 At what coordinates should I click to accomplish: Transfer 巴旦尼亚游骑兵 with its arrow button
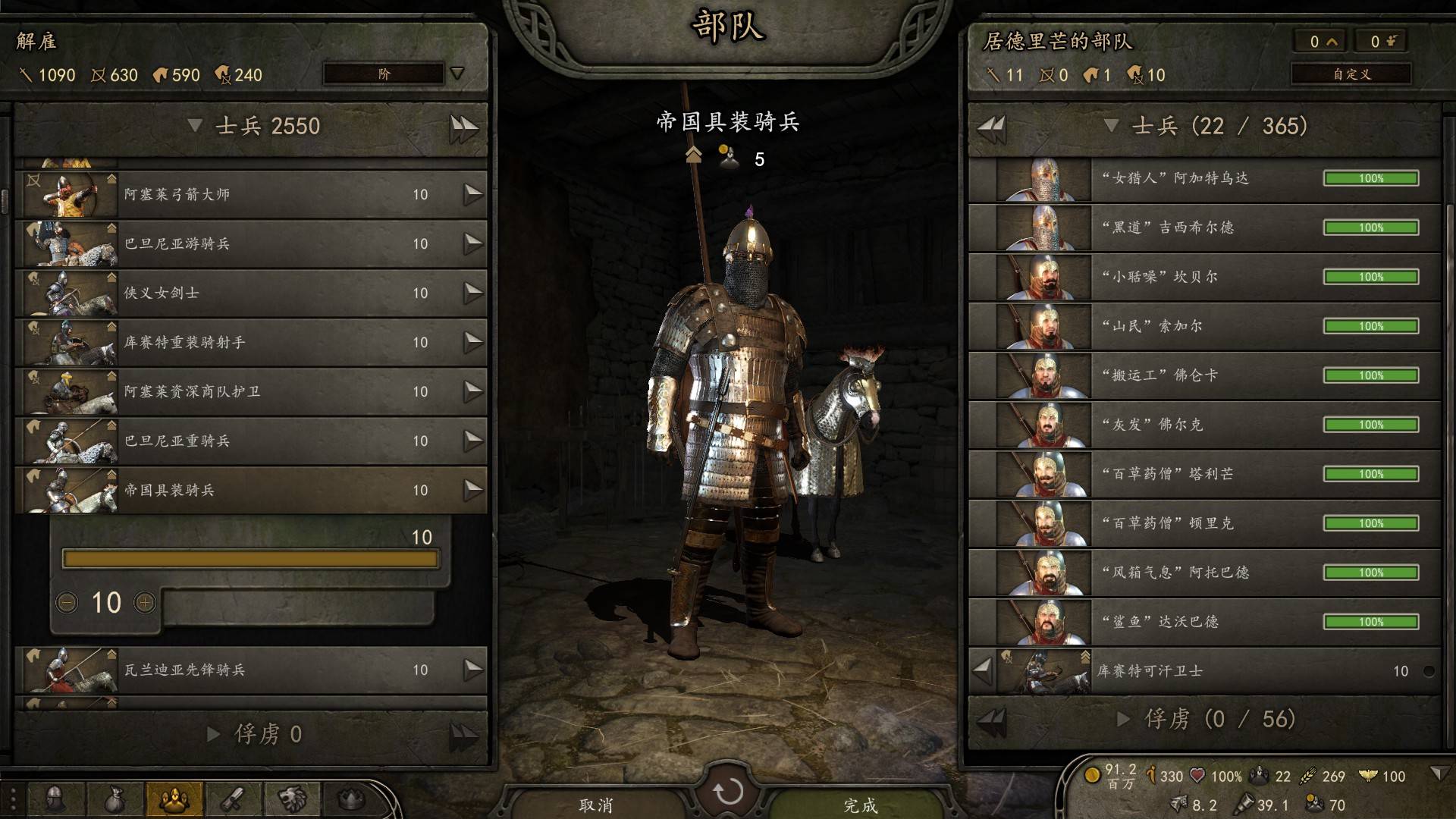click(x=473, y=243)
